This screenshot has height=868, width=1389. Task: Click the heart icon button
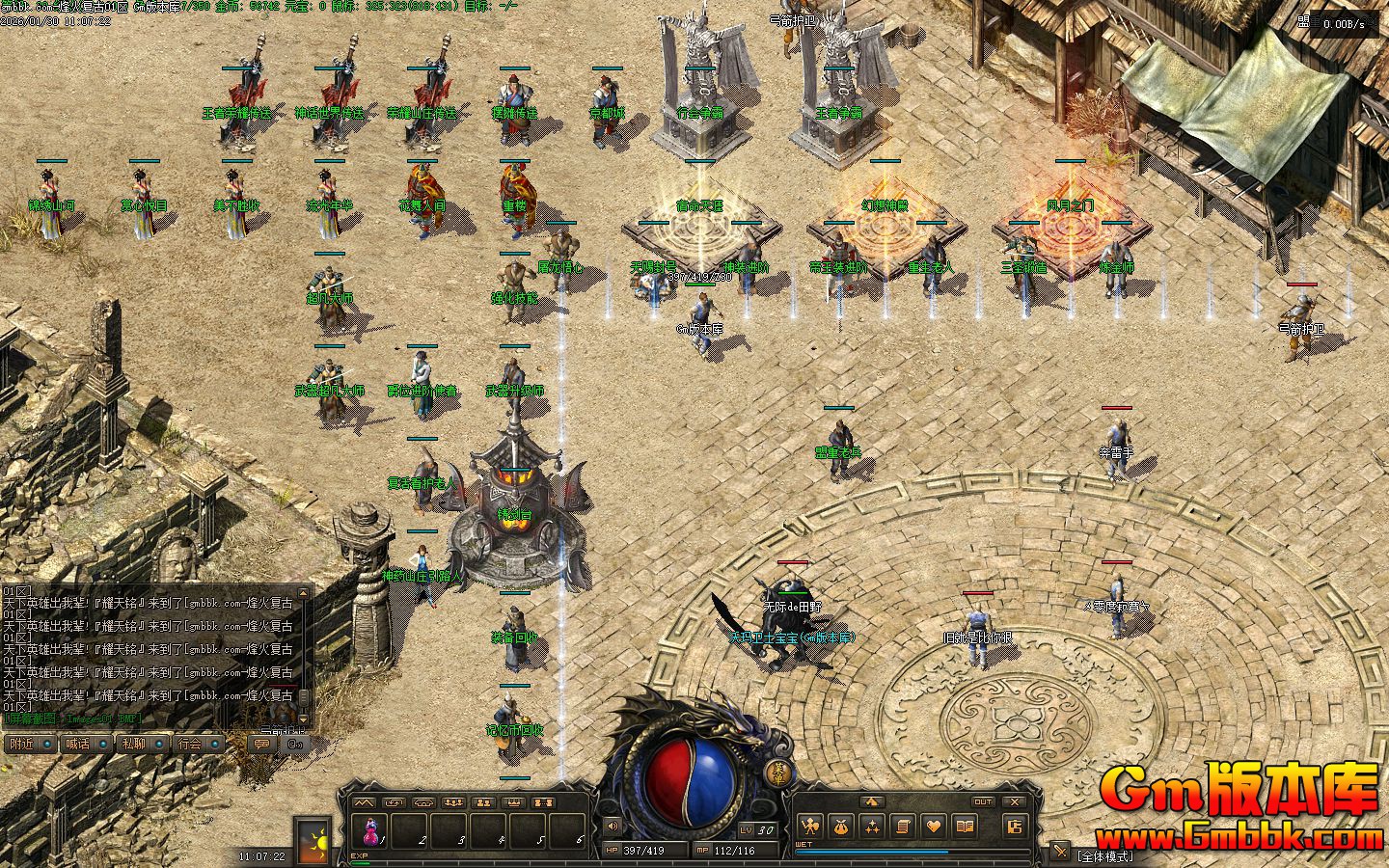tap(934, 826)
